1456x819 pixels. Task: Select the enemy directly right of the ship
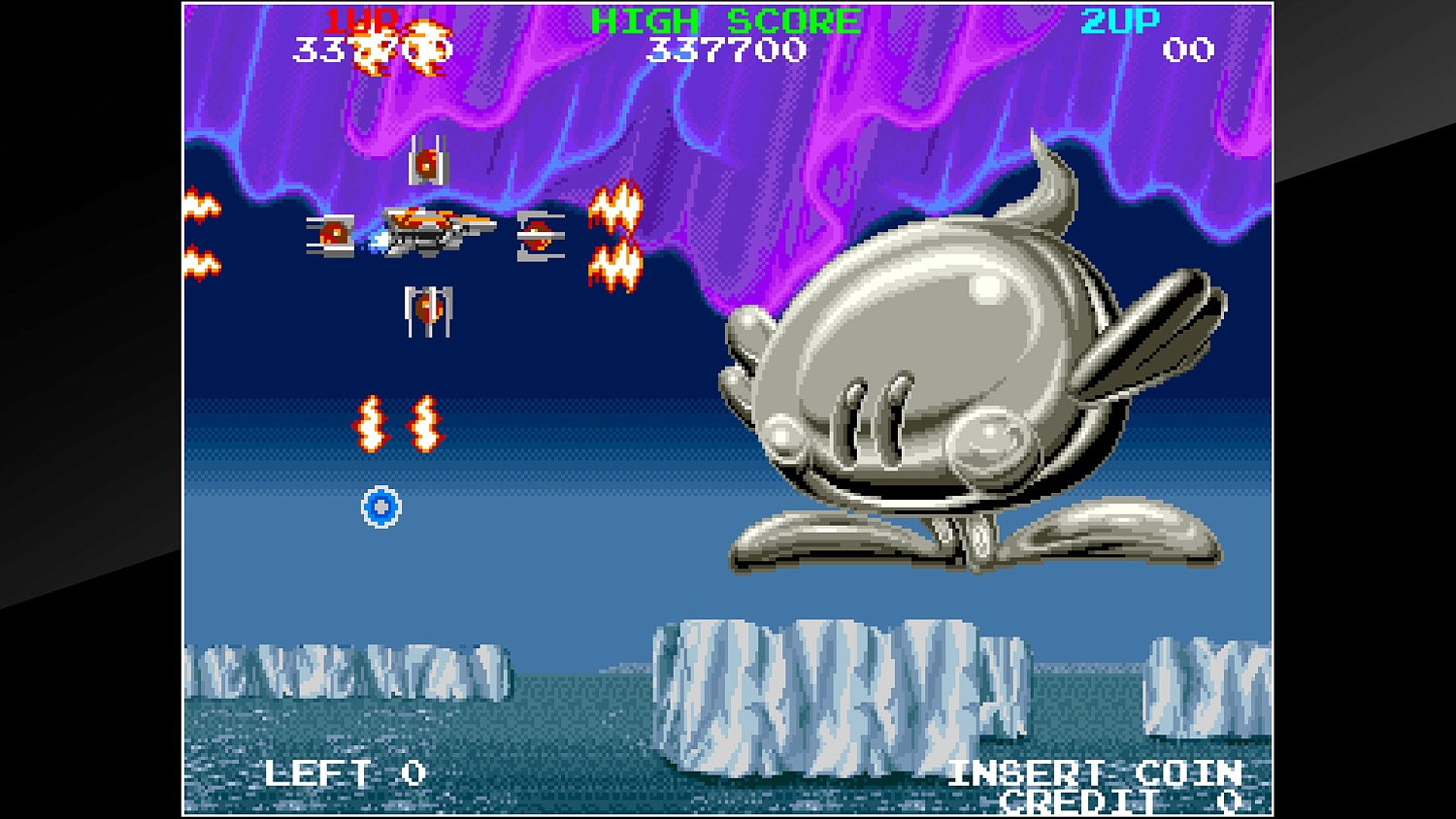[540, 236]
